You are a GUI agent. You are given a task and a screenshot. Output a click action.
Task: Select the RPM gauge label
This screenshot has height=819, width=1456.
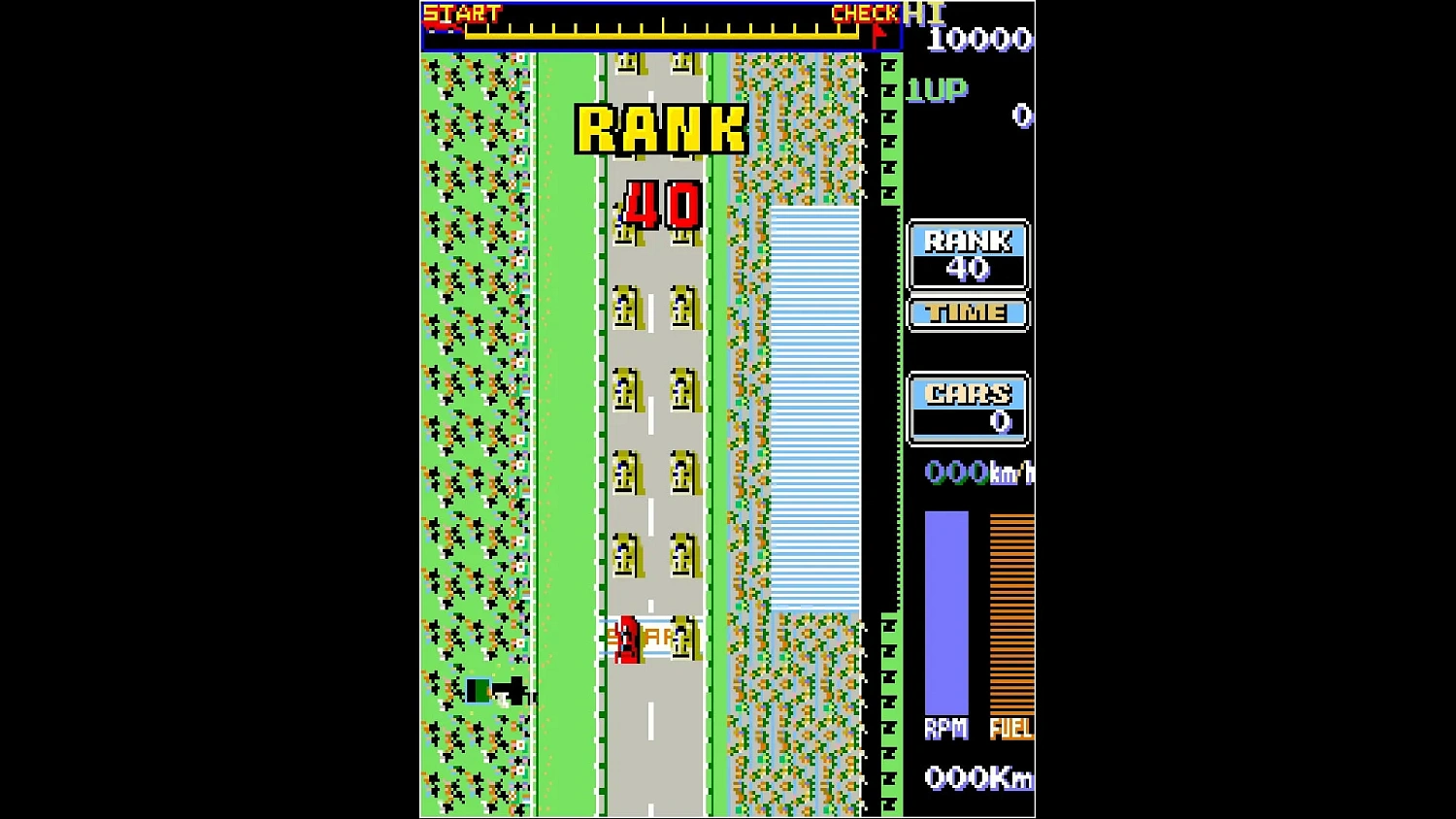946,727
